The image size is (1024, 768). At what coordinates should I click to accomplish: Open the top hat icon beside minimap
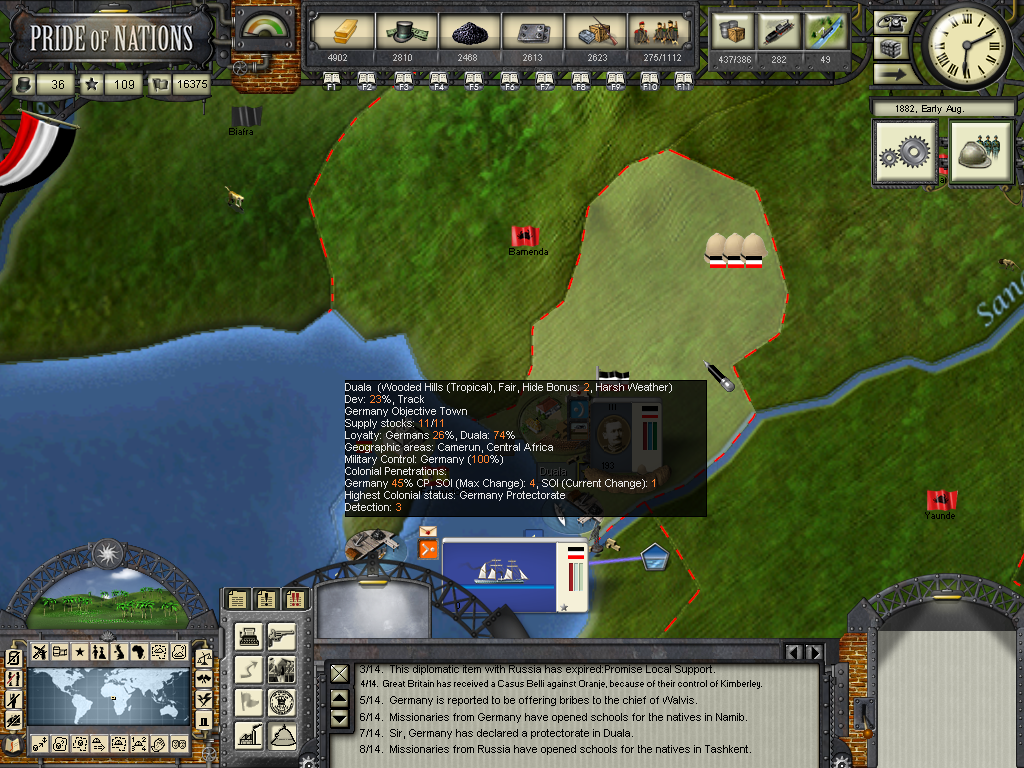203,720
